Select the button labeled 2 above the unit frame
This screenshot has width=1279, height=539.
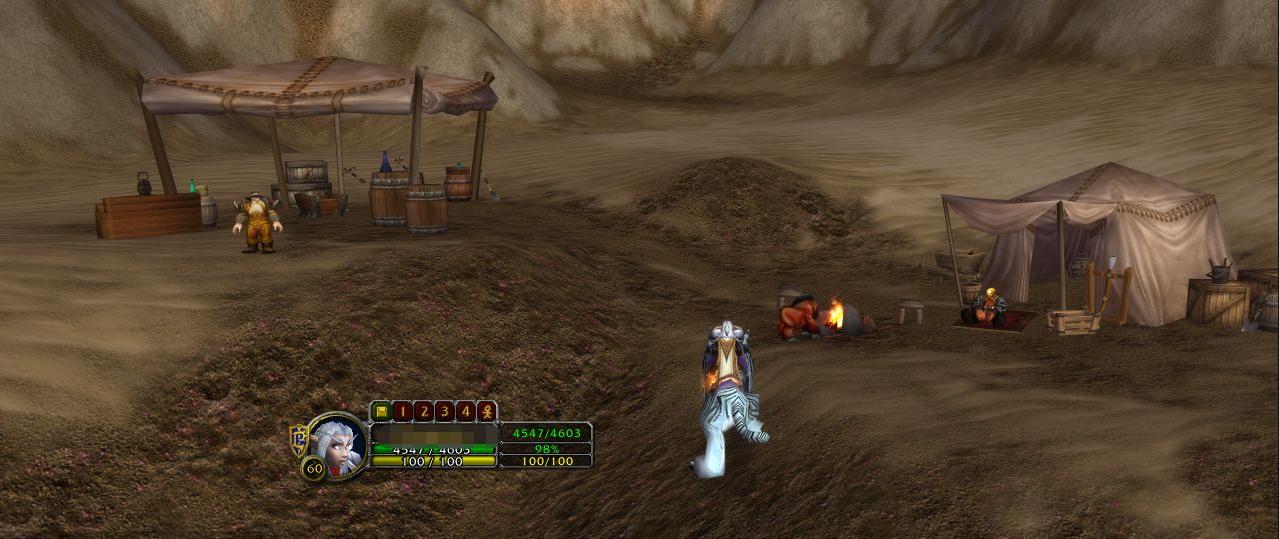point(422,411)
